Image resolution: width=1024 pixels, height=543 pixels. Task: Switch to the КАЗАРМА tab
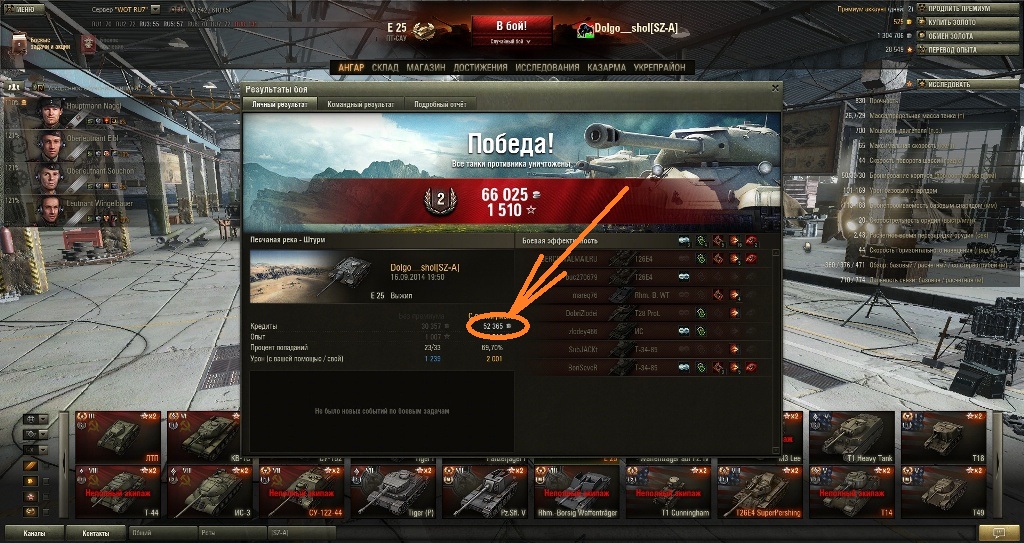(x=607, y=67)
